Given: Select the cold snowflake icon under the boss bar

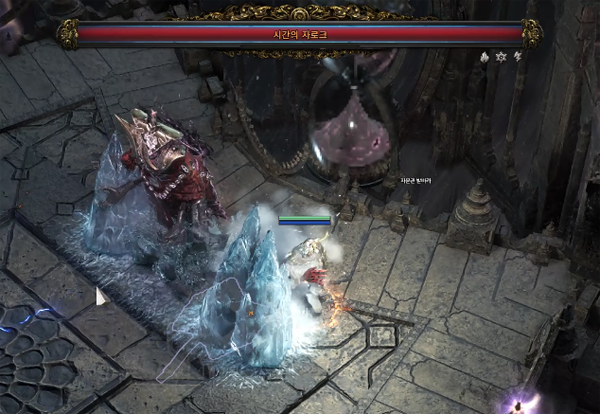Looking at the screenshot, I should pyautogui.click(x=502, y=58).
